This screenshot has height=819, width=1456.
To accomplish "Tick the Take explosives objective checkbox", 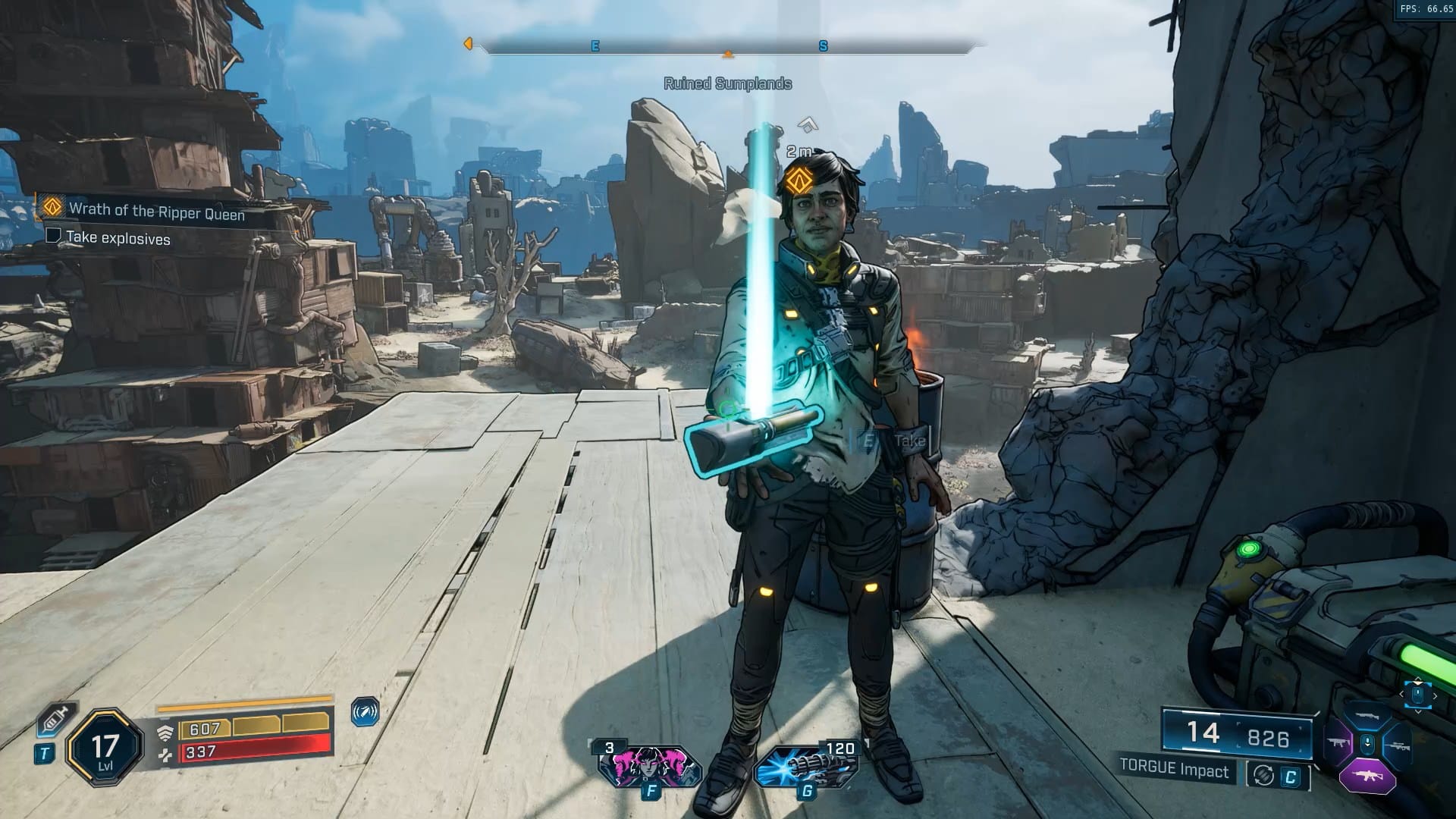I will [53, 235].
